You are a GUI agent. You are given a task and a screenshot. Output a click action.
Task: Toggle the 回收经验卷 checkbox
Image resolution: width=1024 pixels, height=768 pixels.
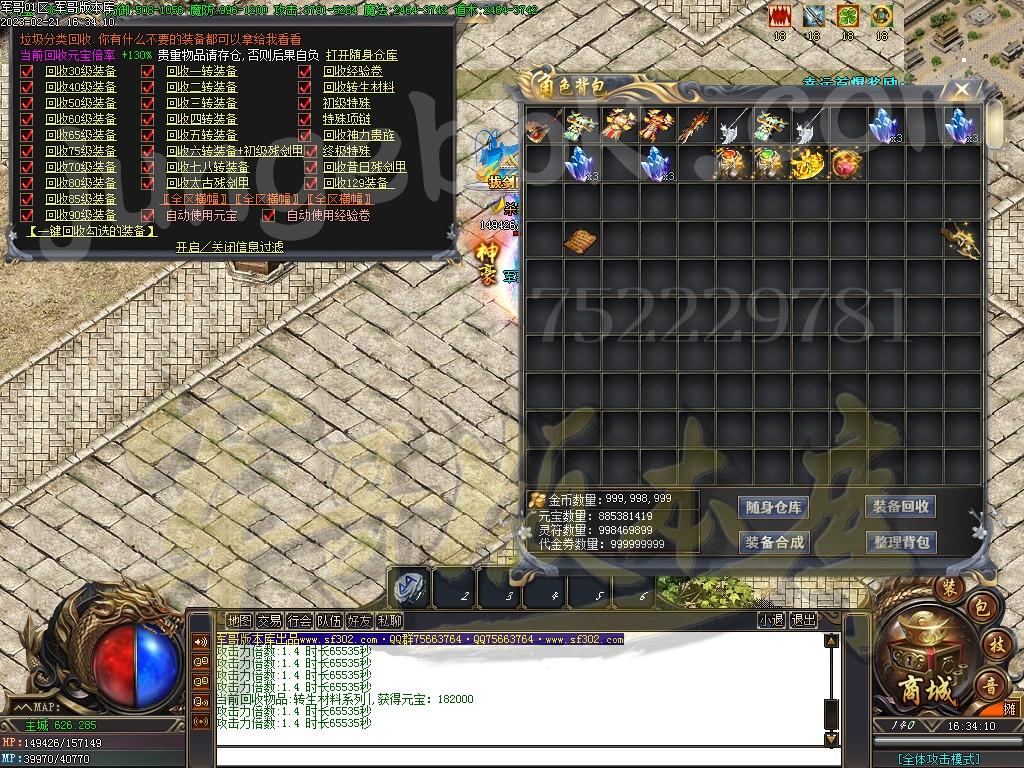point(304,71)
